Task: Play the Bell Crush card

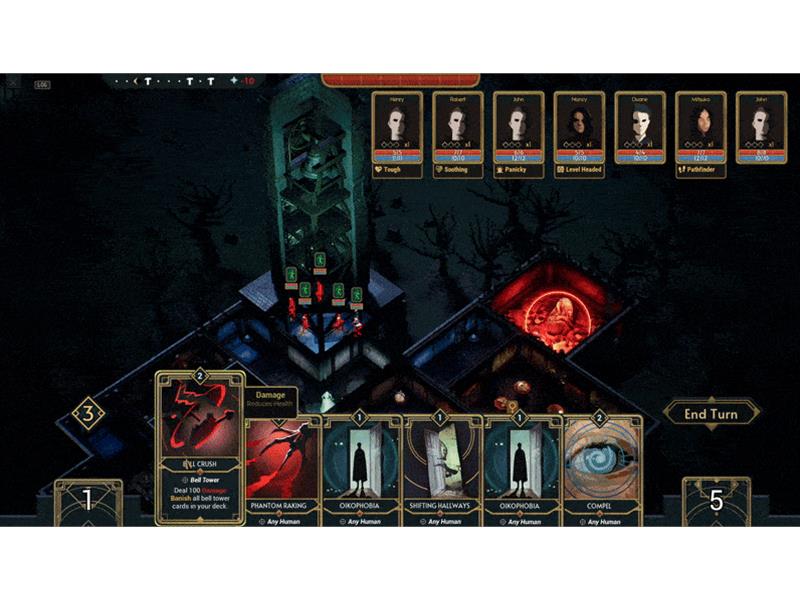Action: [x=199, y=445]
